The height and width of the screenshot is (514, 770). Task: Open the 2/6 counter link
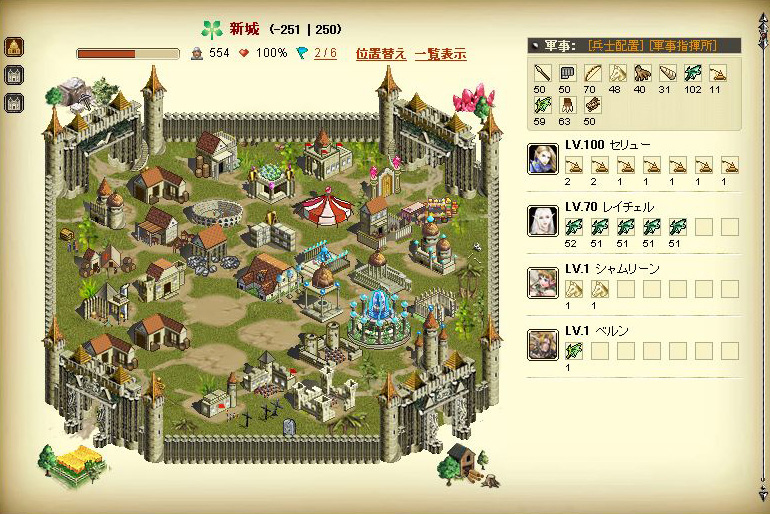coord(325,54)
